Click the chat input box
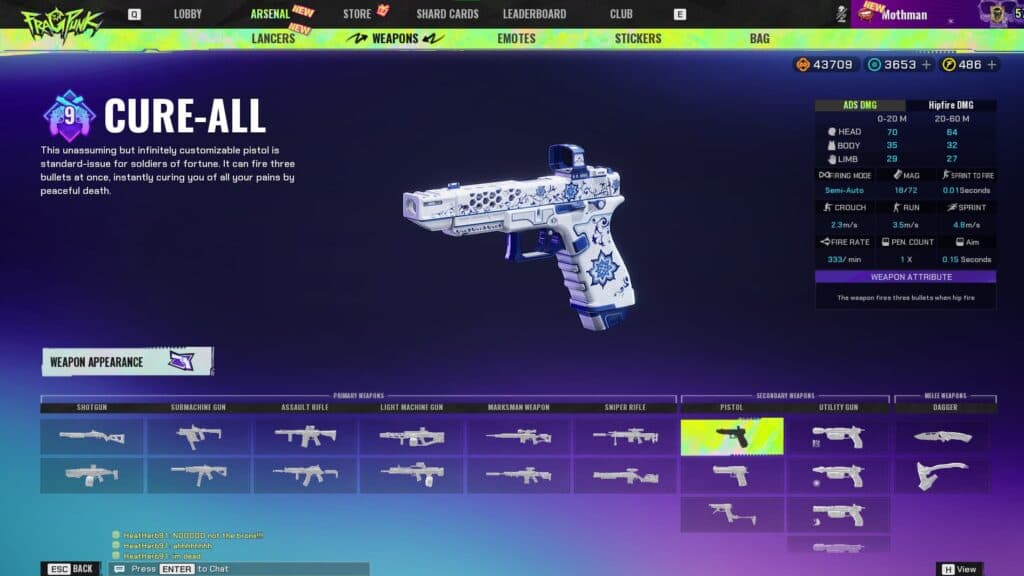This screenshot has height=576, width=1024. (240, 568)
